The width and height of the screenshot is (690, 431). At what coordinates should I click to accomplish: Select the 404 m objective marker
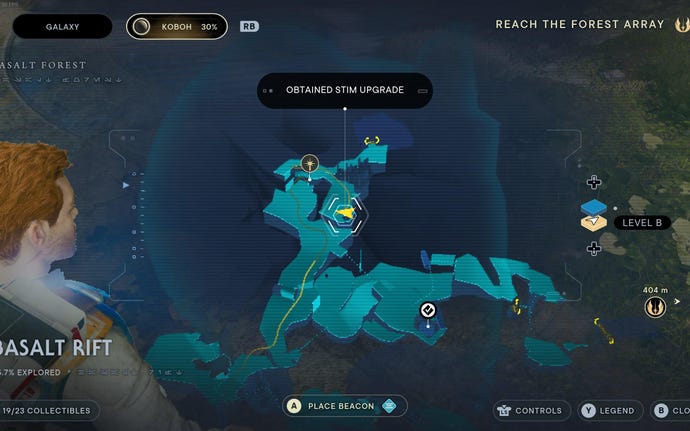(x=654, y=307)
